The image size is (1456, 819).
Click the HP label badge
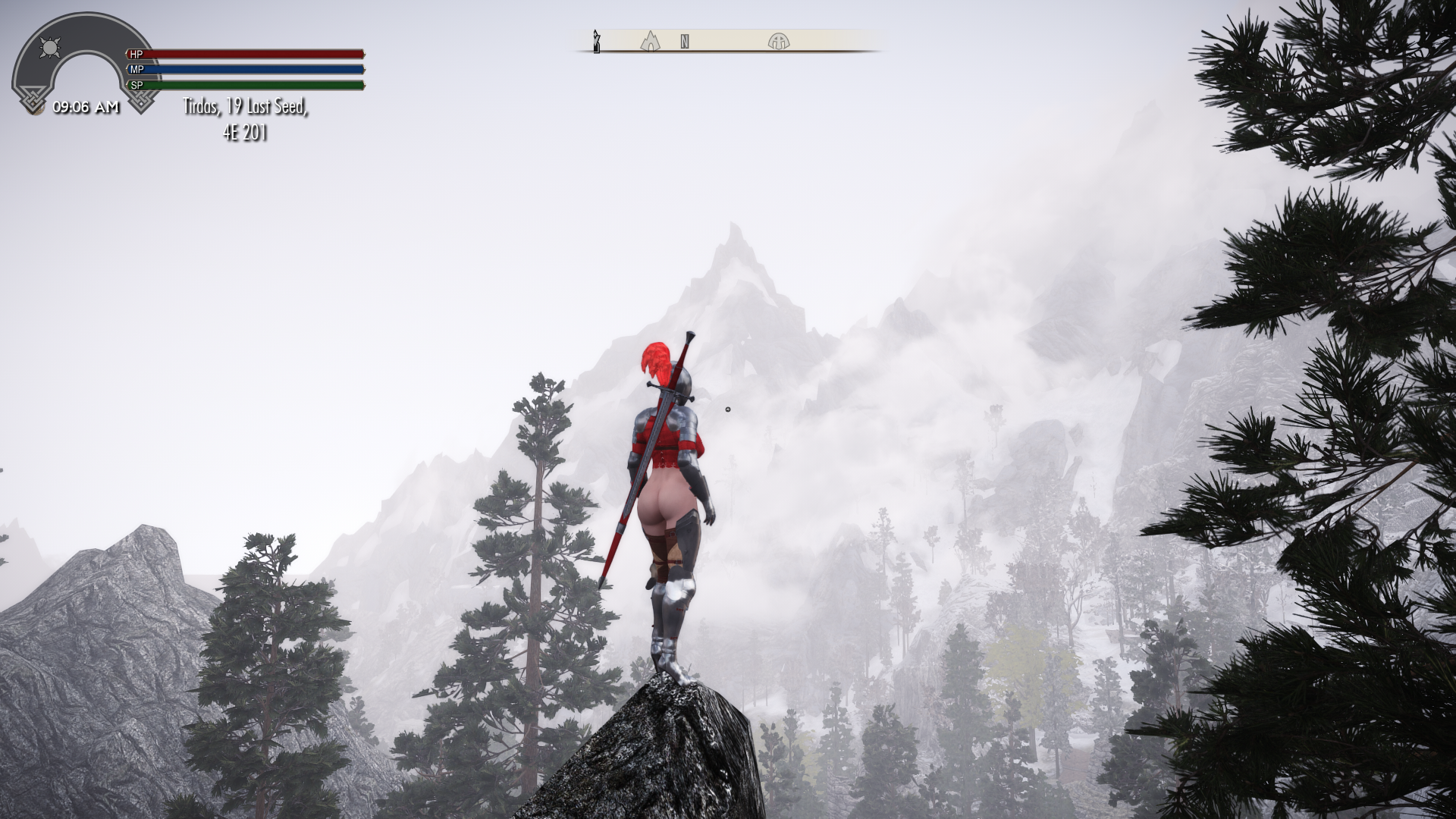(x=136, y=54)
